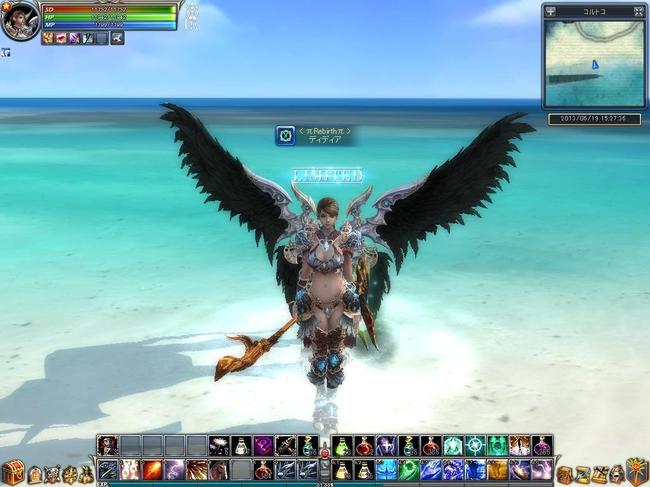Open the treasure chest icon at bottom-left
Screen dimensions: 650x487
[x=12, y=472]
